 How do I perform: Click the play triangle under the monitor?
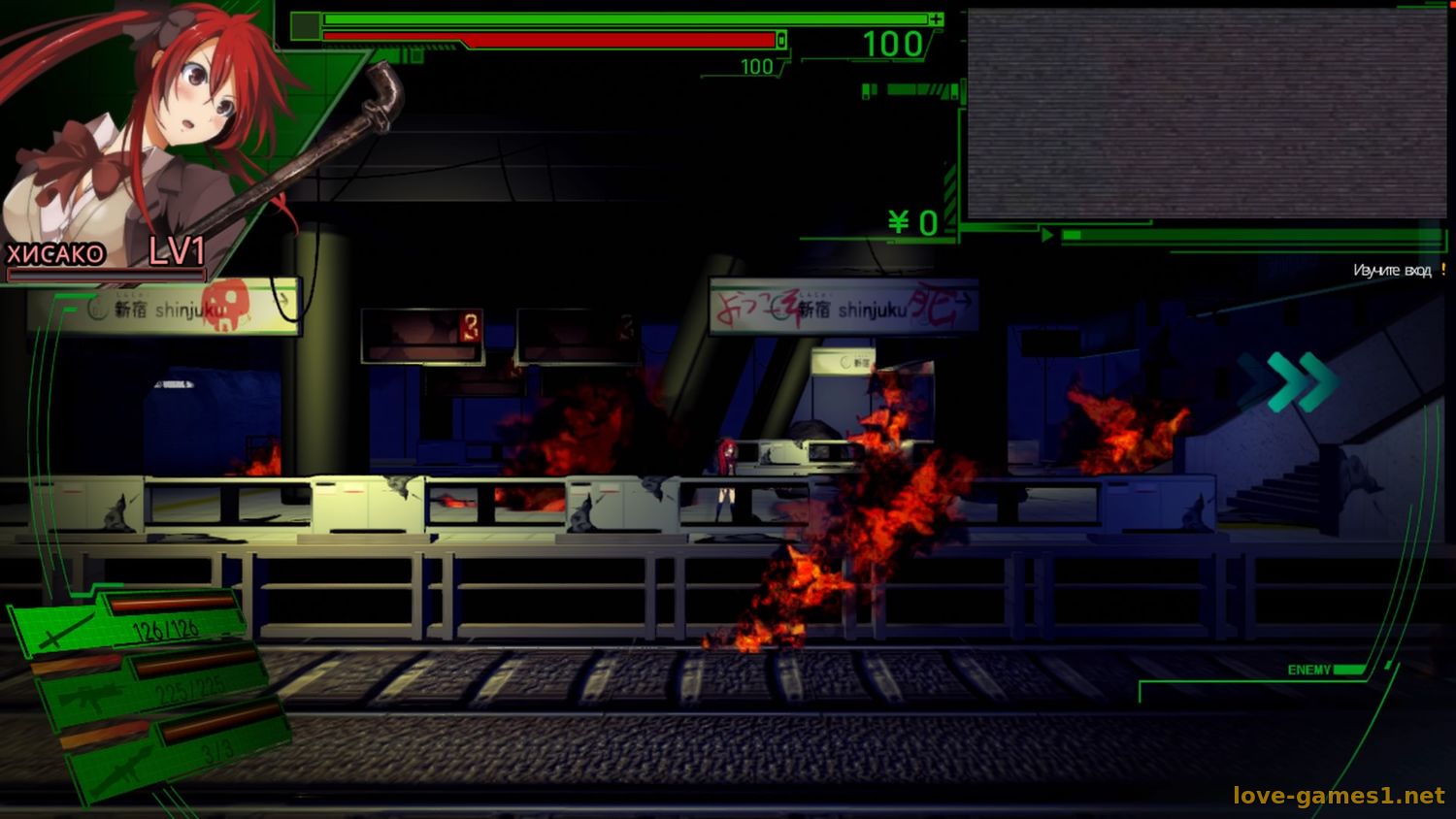pyautogui.click(x=1047, y=235)
